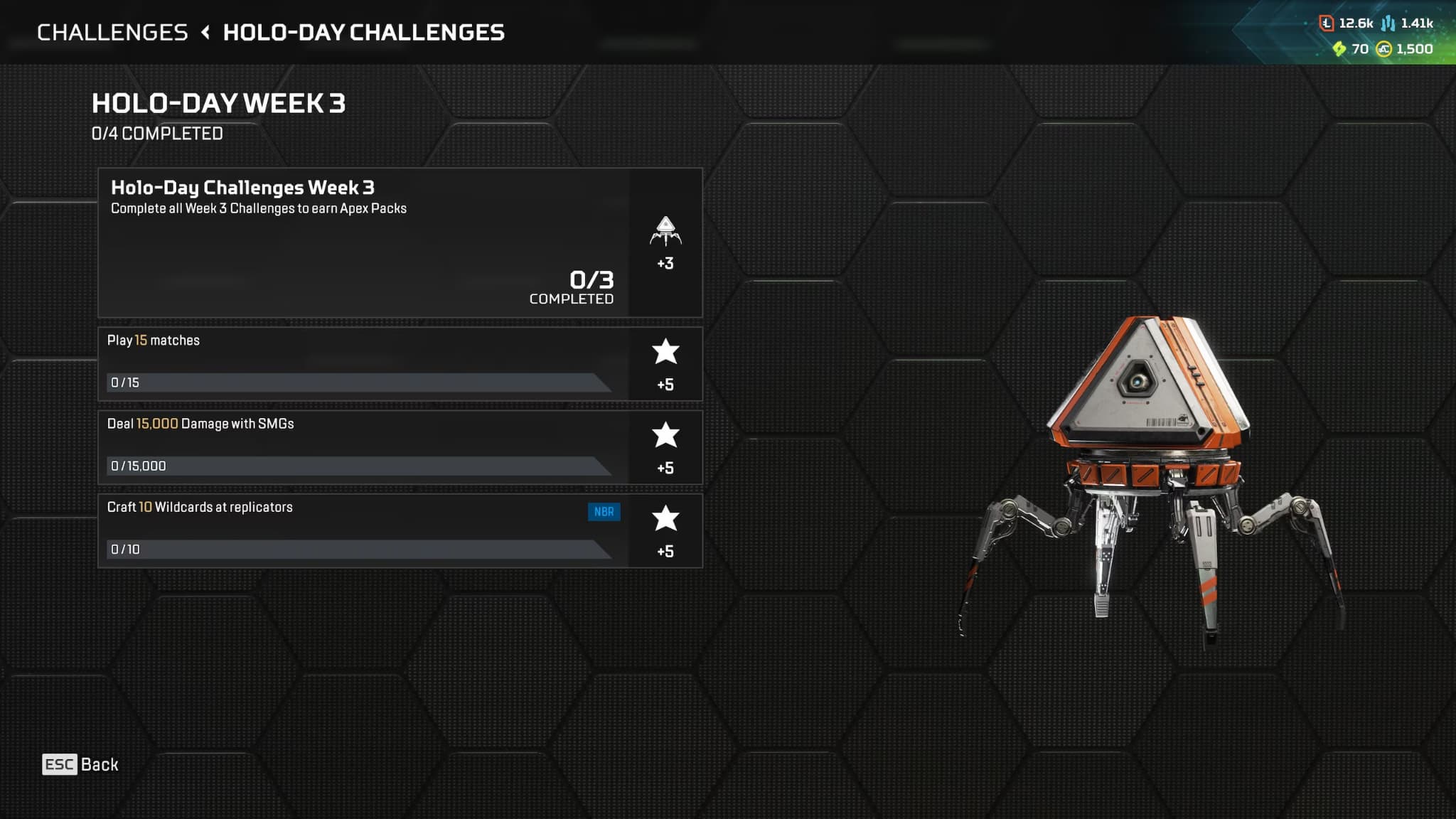Click the Back button
The height and width of the screenshot is (819, 1456).
(80, 764)
